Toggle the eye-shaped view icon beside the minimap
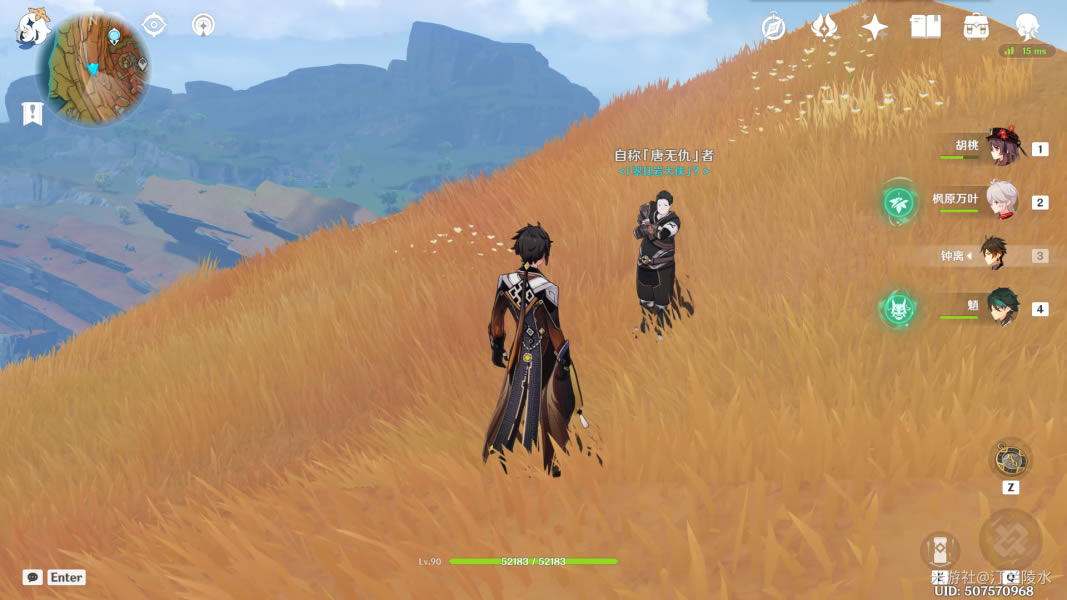 (x=154, y=24)
